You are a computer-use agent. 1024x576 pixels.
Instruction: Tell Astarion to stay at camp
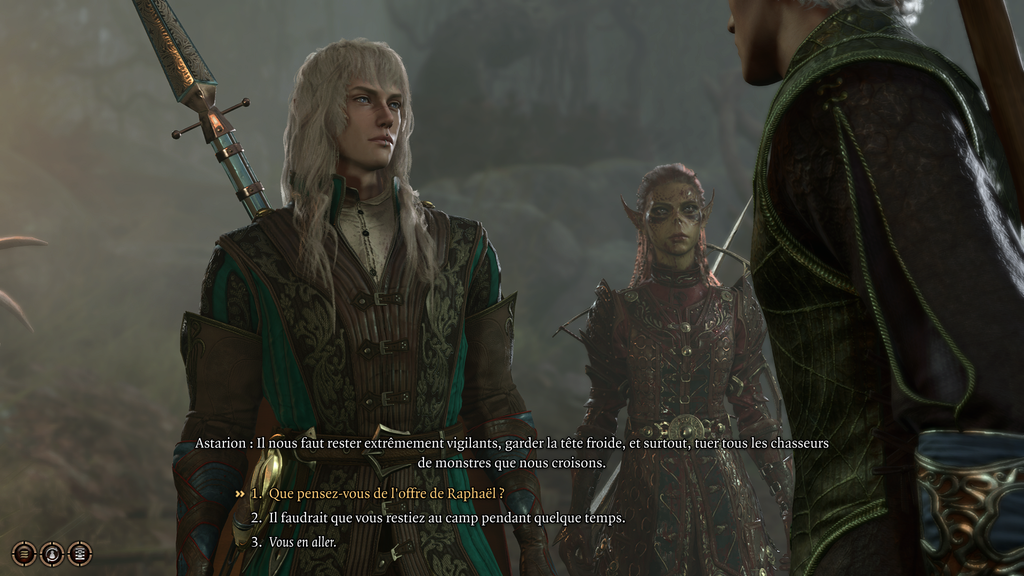click(x=447, y=517)
